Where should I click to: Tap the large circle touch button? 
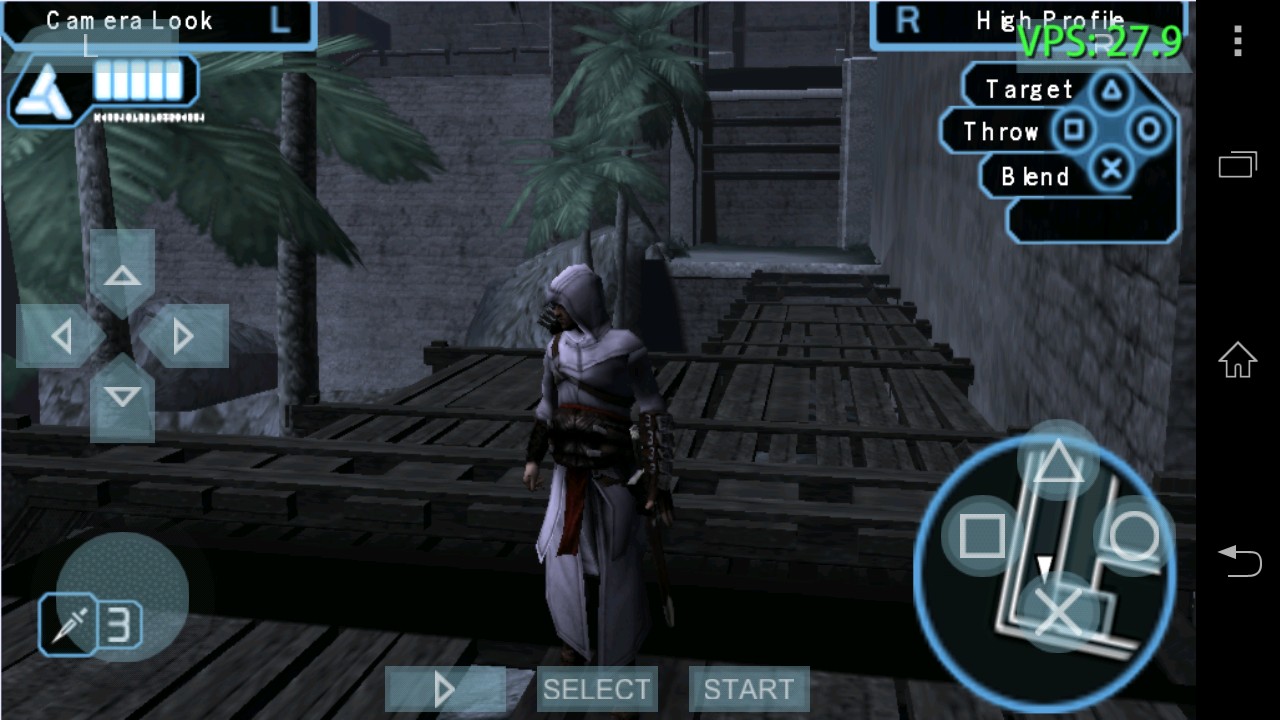pyautogui.click(x=1134, y=537)
